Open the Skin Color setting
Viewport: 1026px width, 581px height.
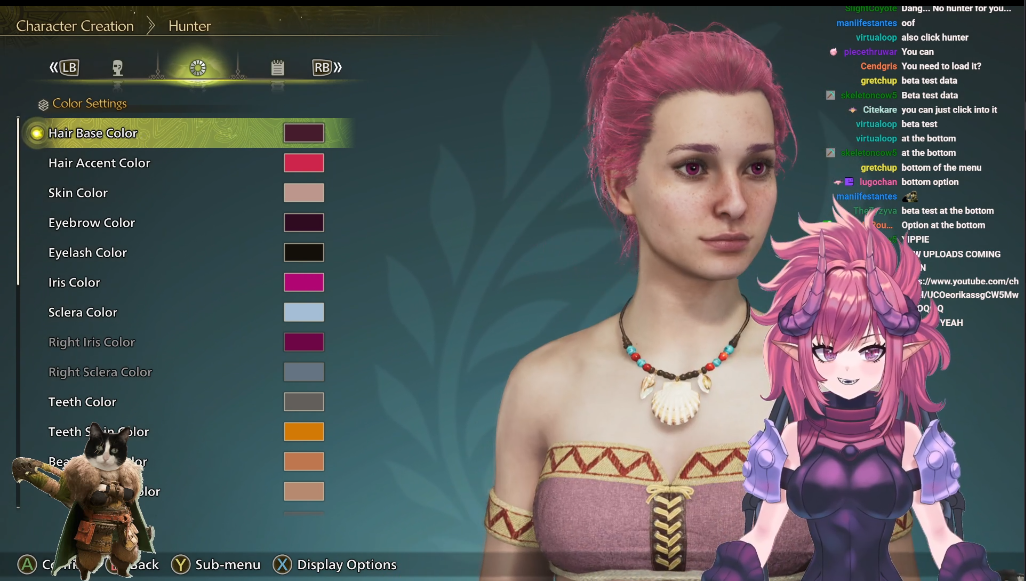click(x=78, y=193)
